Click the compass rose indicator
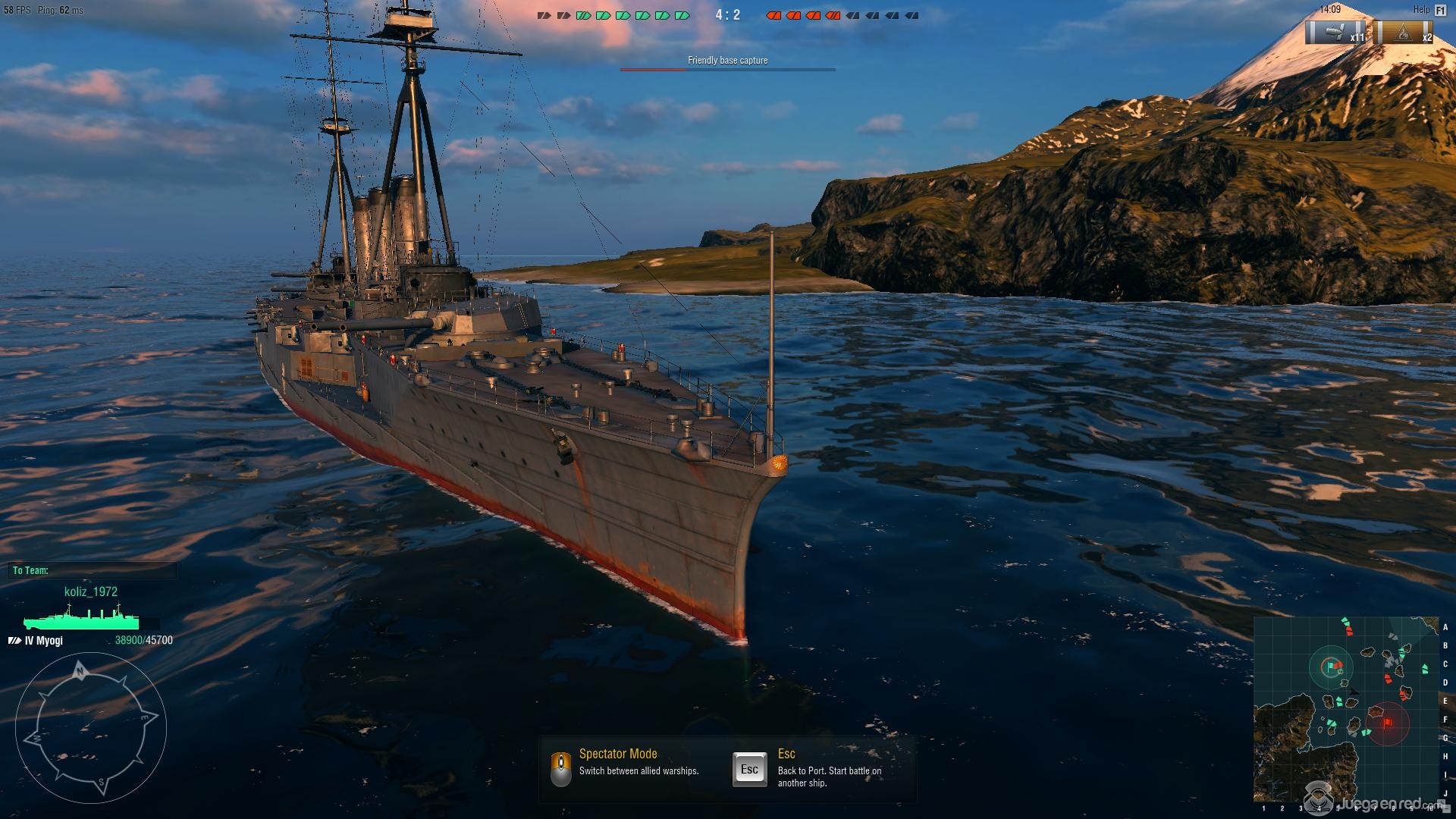 click(x=90, y=727)
